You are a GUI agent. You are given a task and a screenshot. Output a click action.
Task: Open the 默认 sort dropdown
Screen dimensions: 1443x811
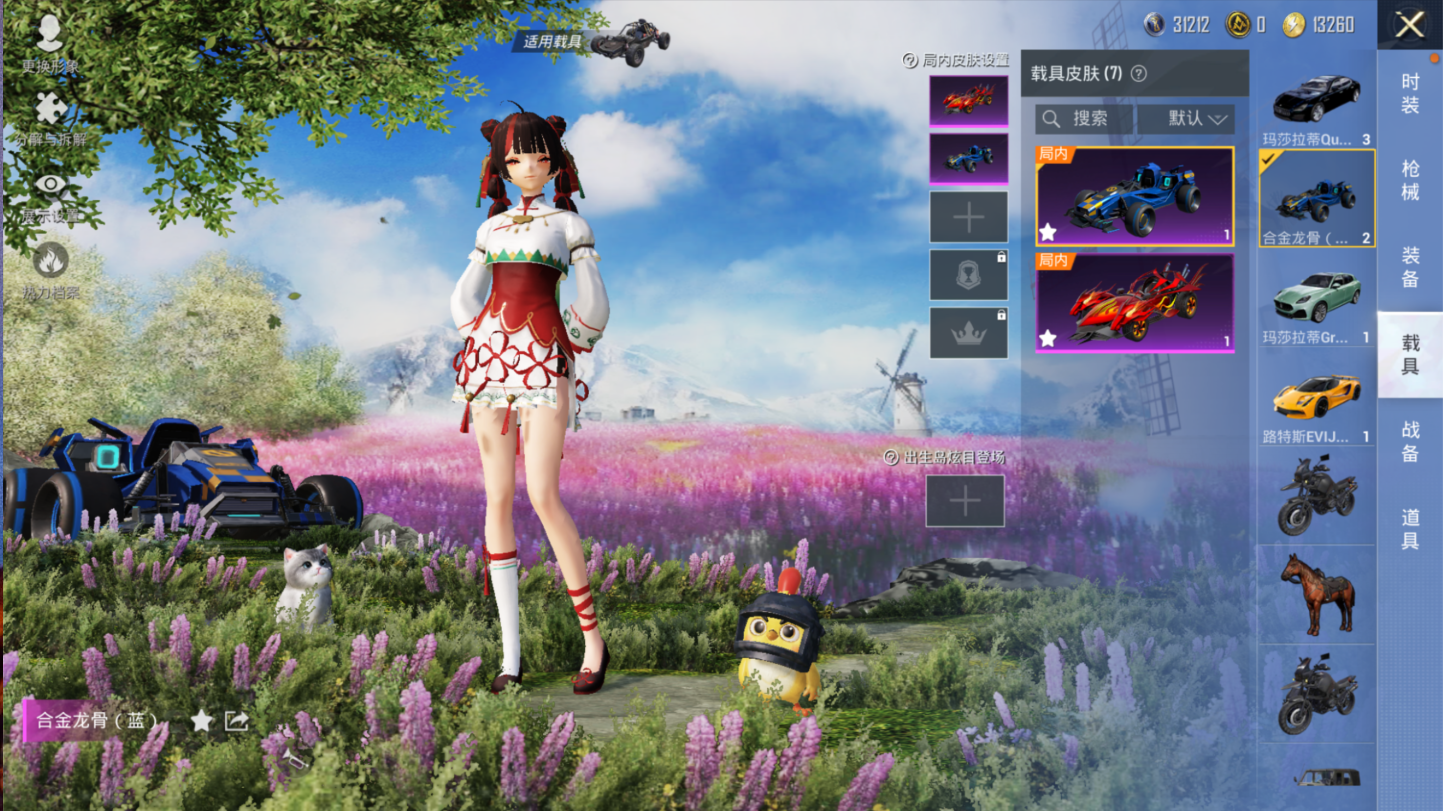coord(1196,119)
